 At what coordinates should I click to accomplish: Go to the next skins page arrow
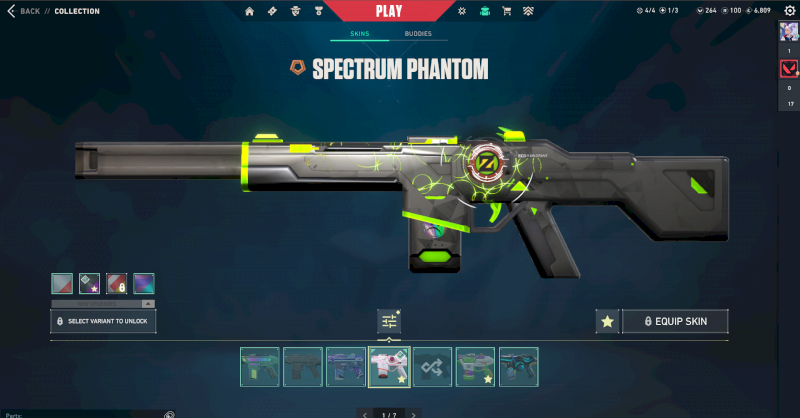pyautogui.click(x=414, y=413)
